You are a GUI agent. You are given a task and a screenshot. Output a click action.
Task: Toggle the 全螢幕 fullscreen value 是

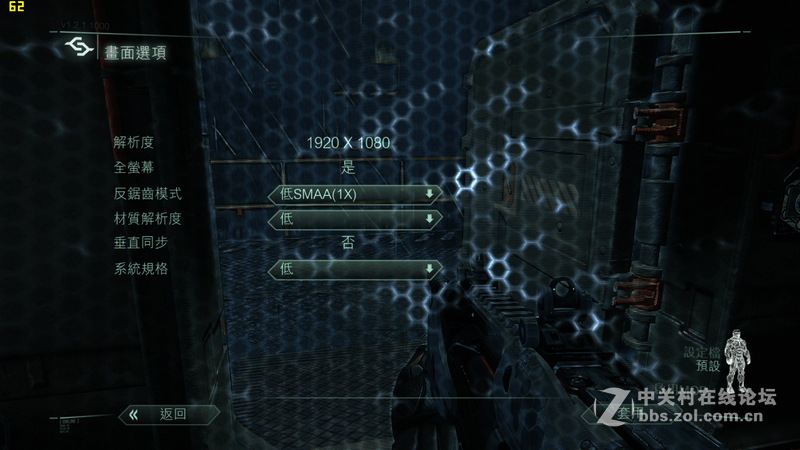click(x=348, y=168)
